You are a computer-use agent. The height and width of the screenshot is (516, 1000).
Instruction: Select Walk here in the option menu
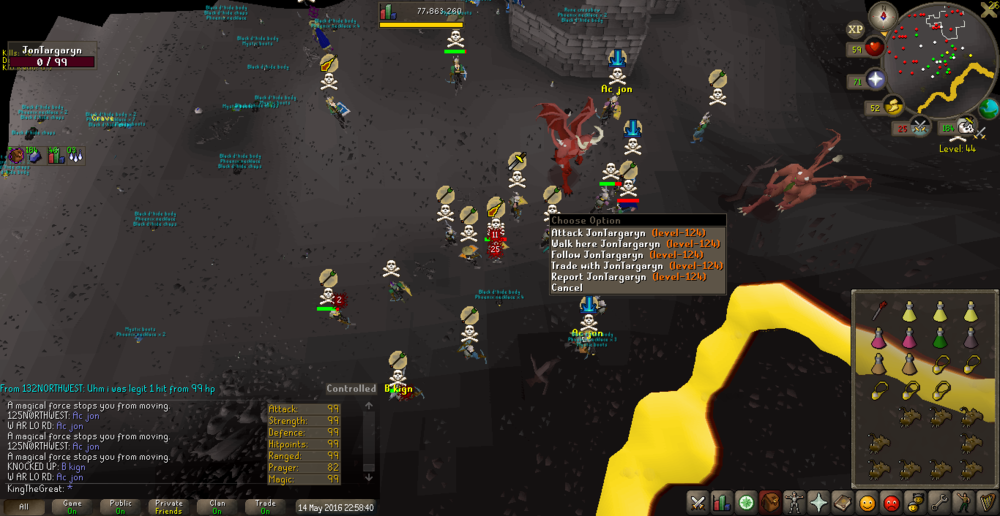click(x=636, y=243)
